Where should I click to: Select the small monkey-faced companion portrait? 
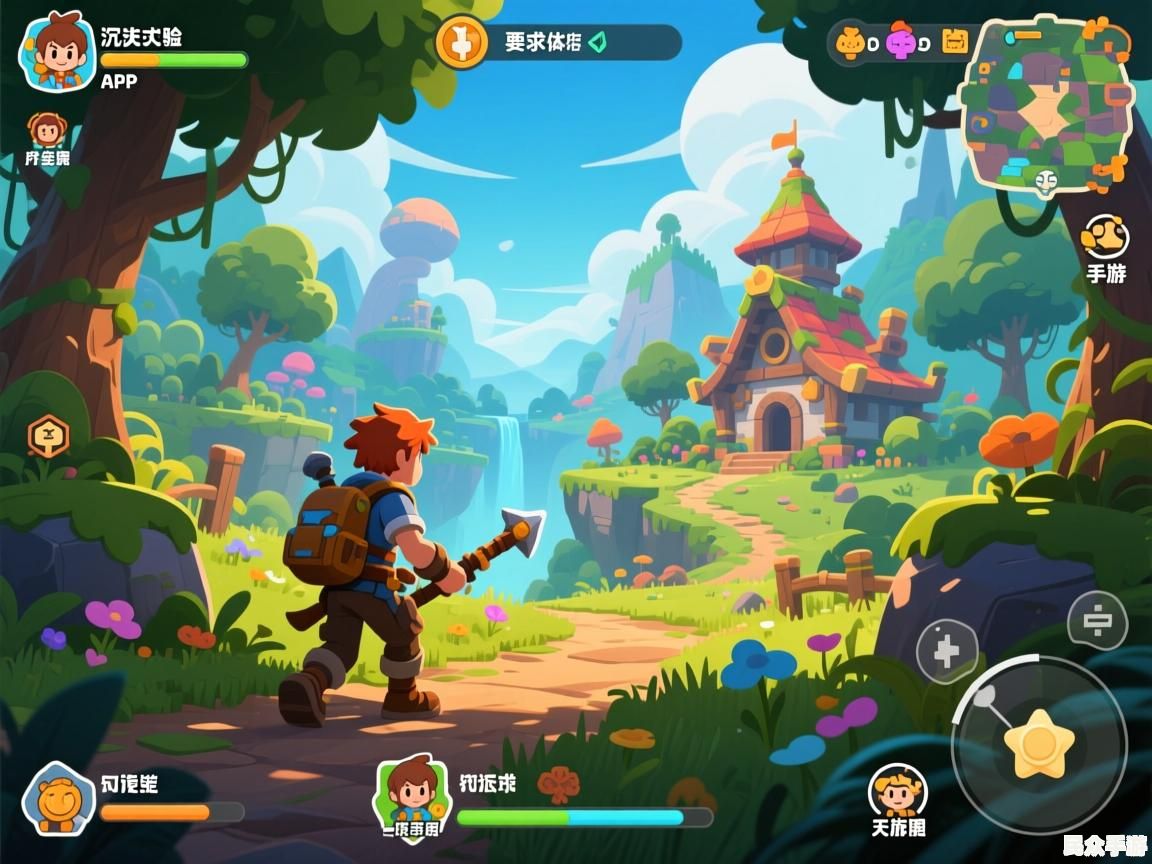coord(47,131)
